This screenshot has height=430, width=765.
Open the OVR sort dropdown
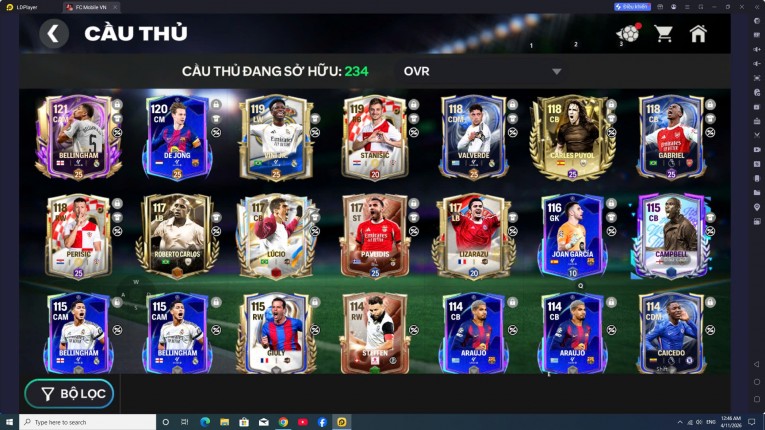point(556,72)
